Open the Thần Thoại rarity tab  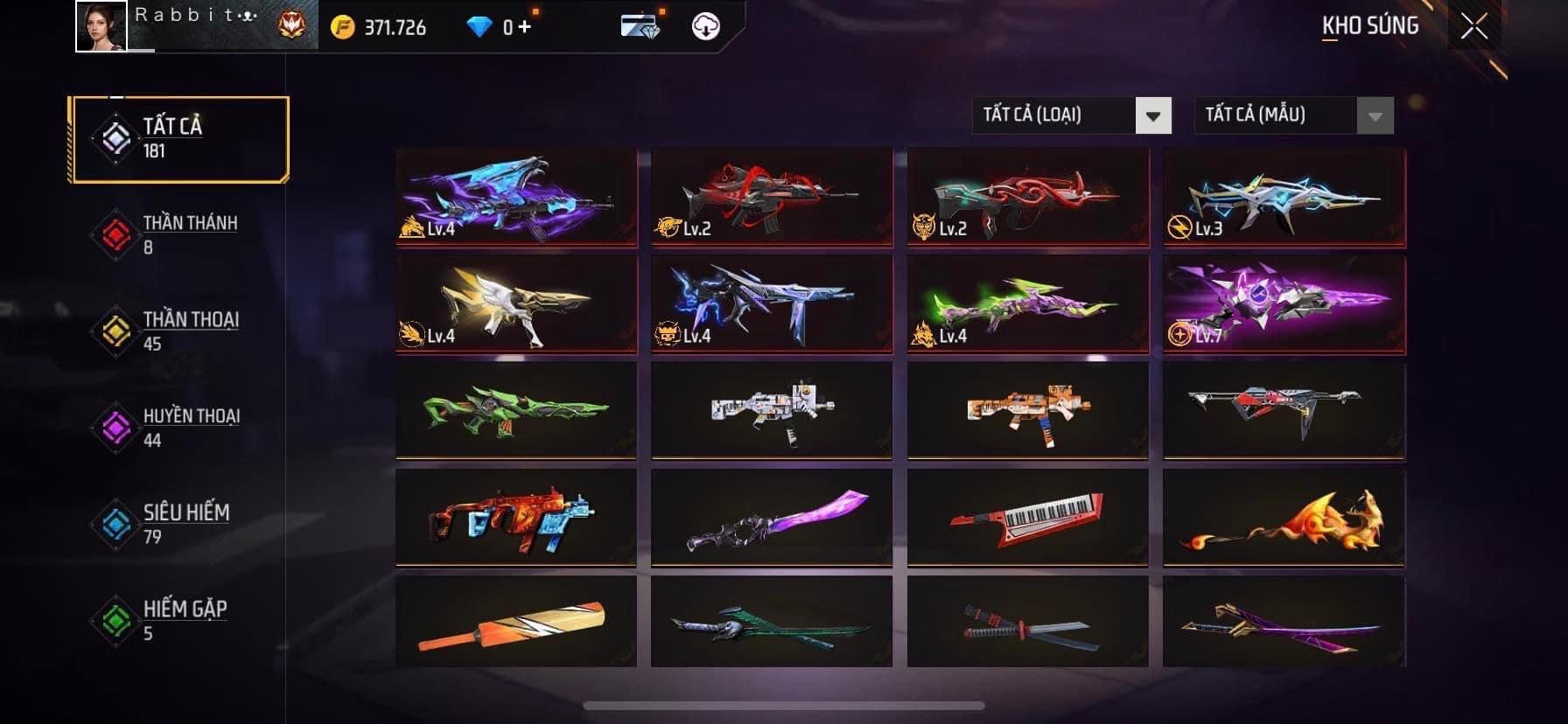179,331
